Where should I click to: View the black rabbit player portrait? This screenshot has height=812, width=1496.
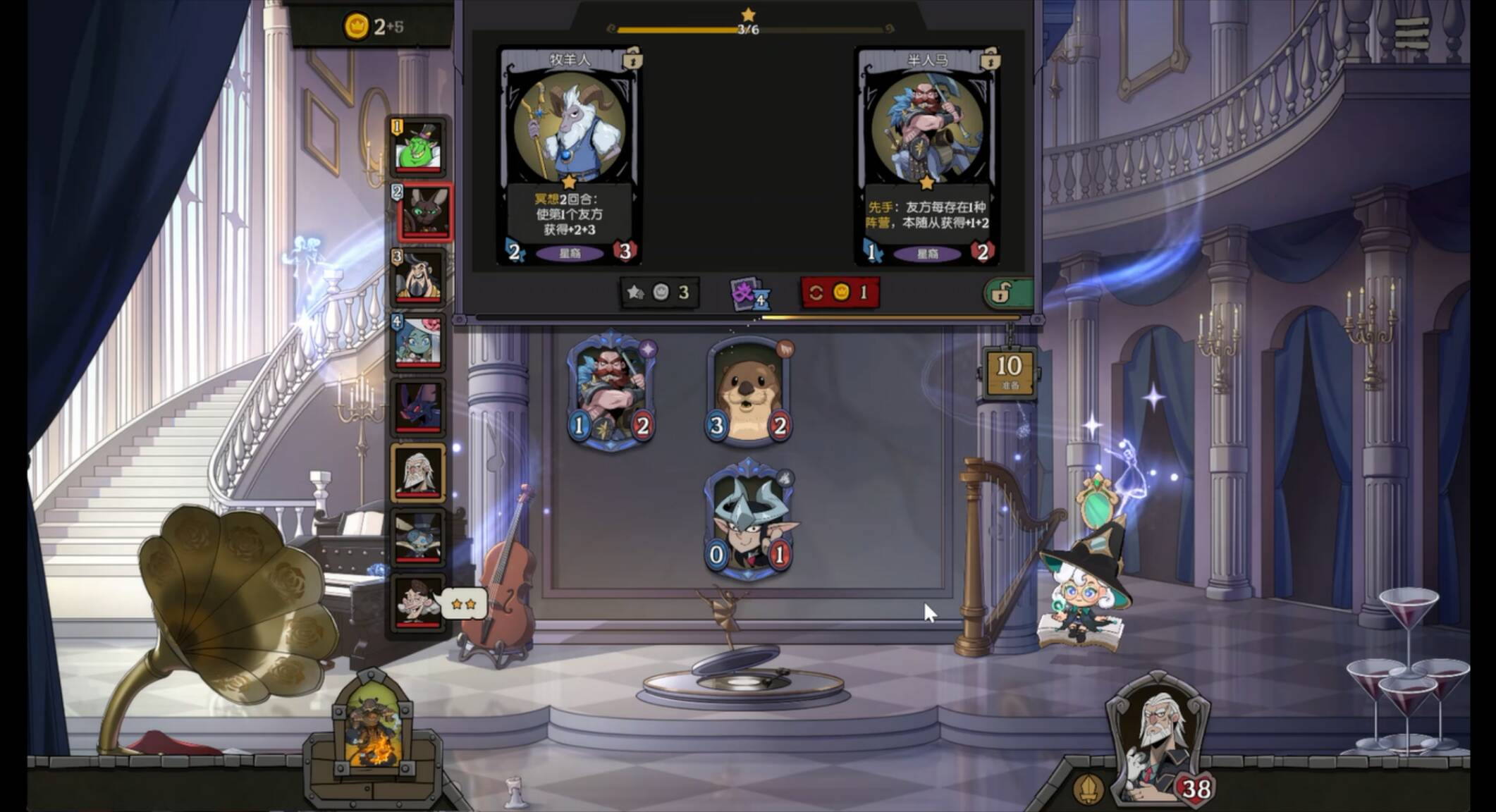(x=424, y=211)
